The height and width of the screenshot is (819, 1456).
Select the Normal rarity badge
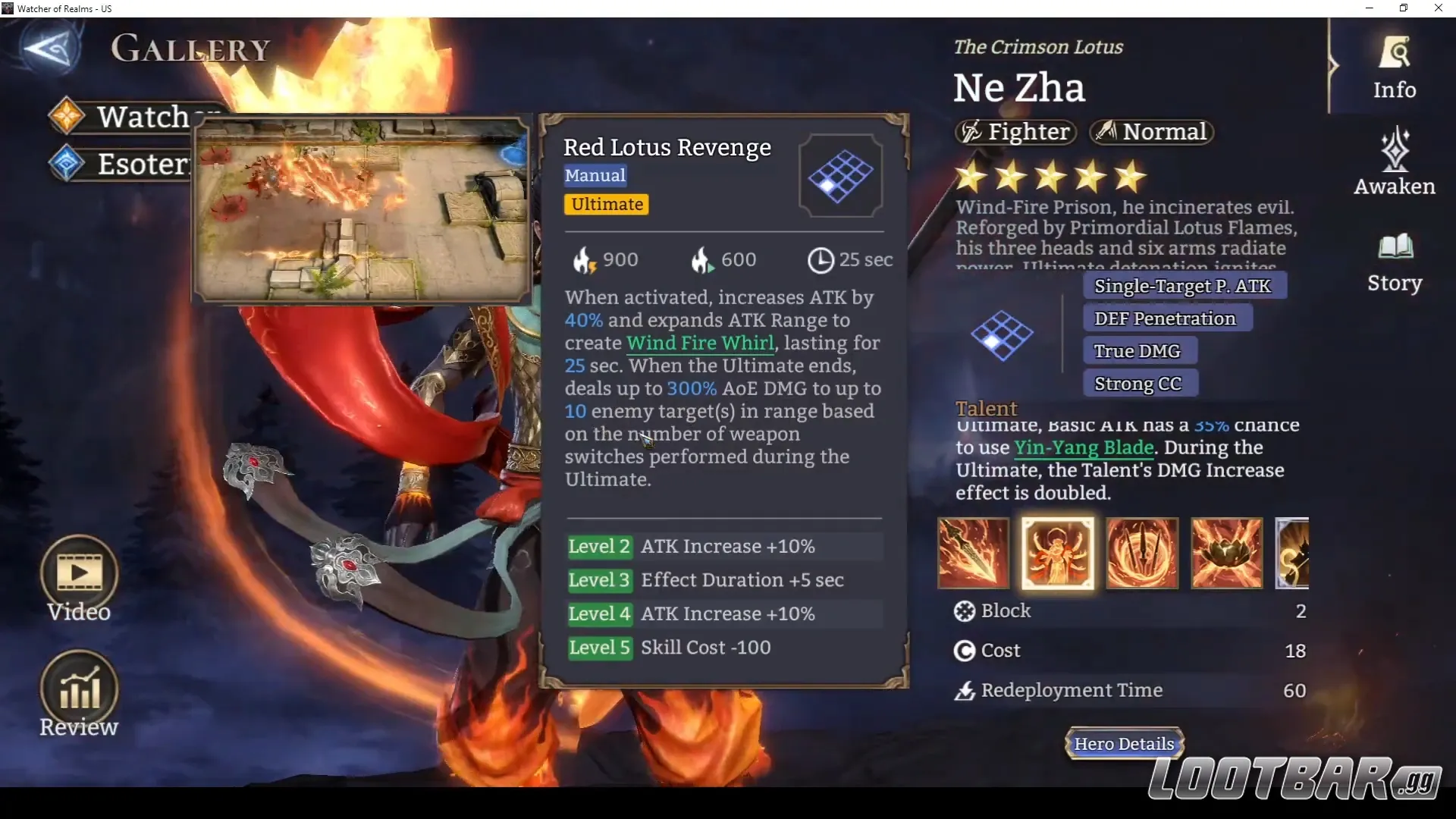1151,131
